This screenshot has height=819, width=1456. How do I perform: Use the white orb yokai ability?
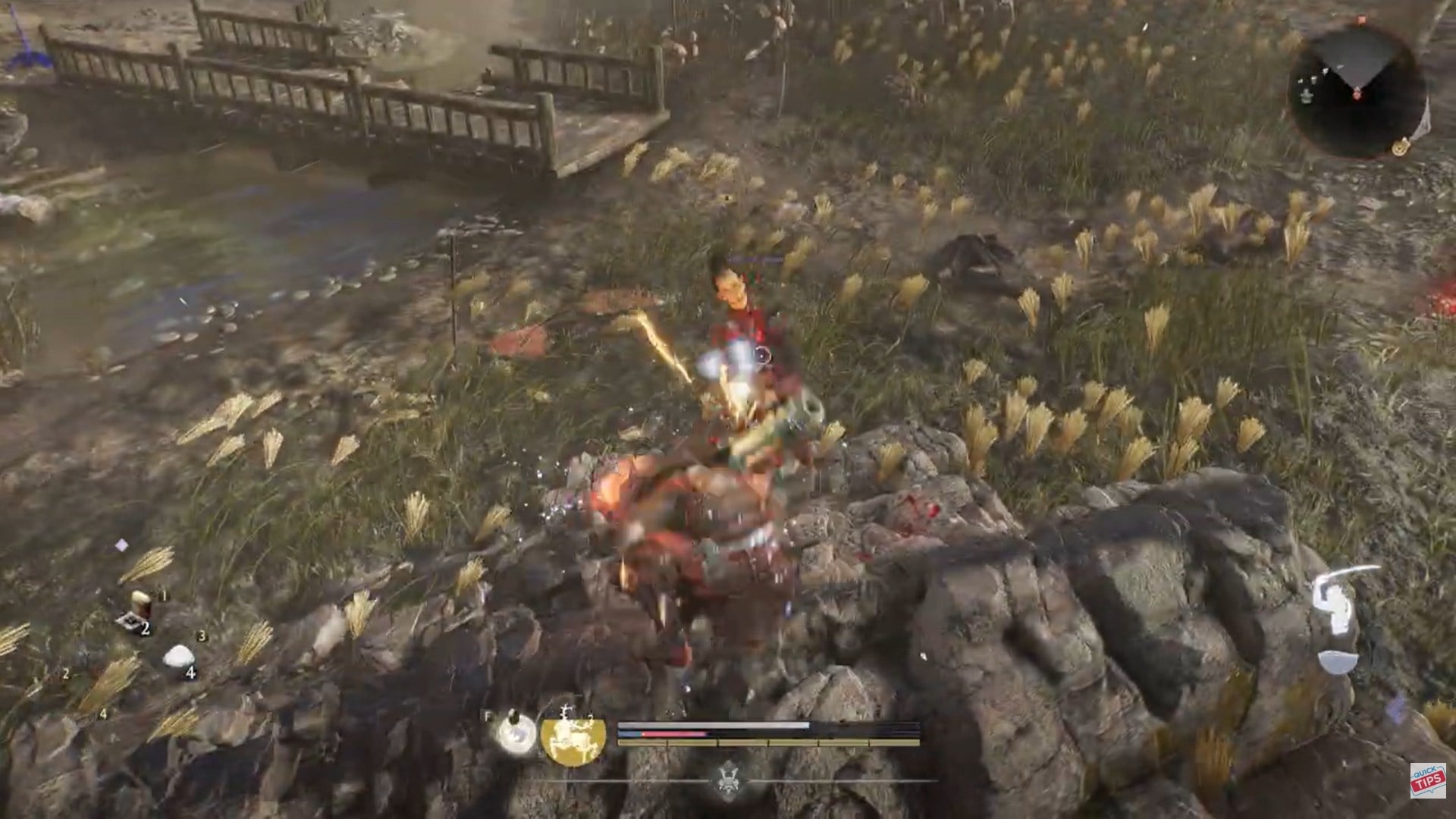[513, 734]
